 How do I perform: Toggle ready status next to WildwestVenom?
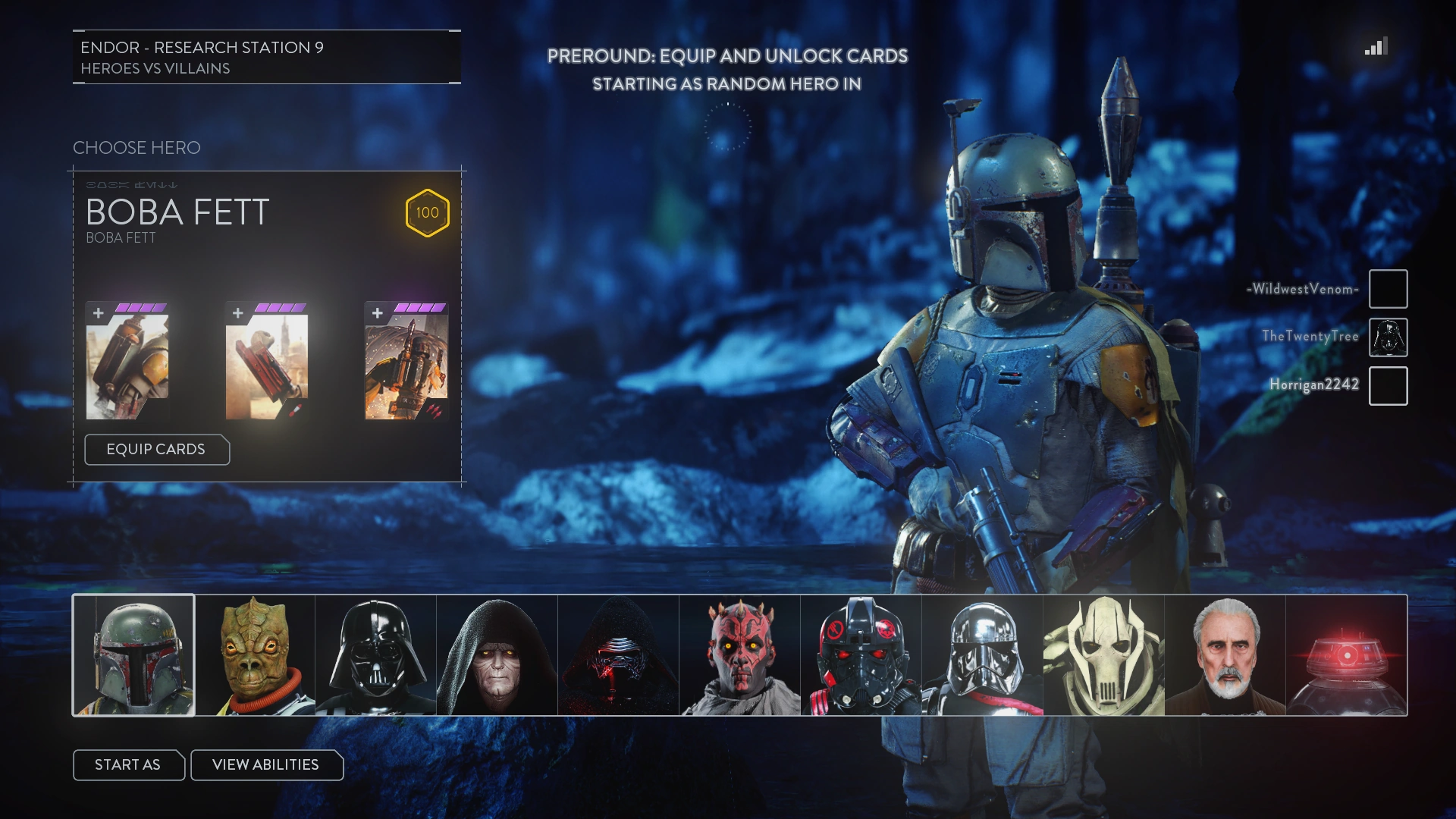1389,289
